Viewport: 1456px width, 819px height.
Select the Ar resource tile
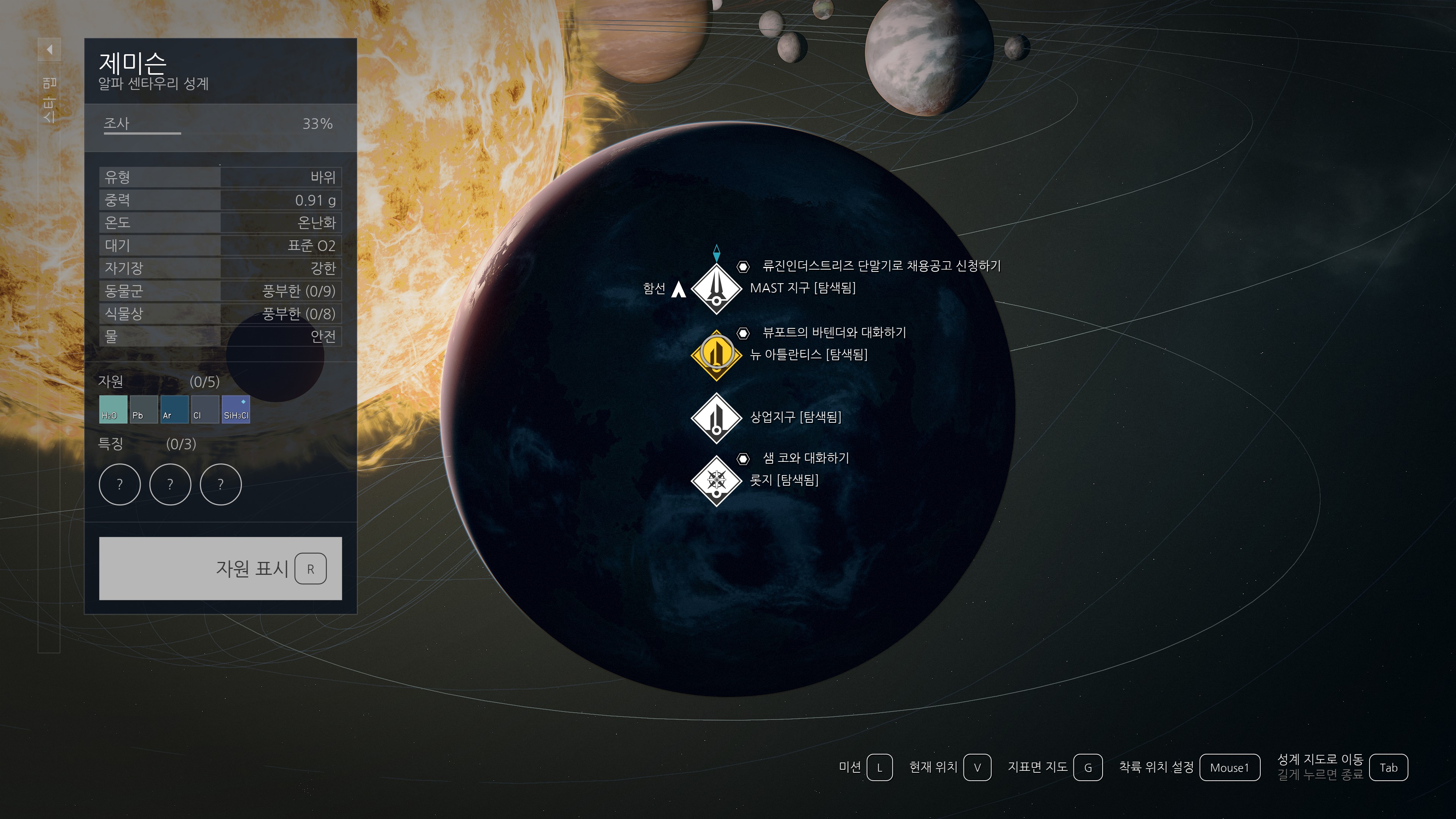174,409
